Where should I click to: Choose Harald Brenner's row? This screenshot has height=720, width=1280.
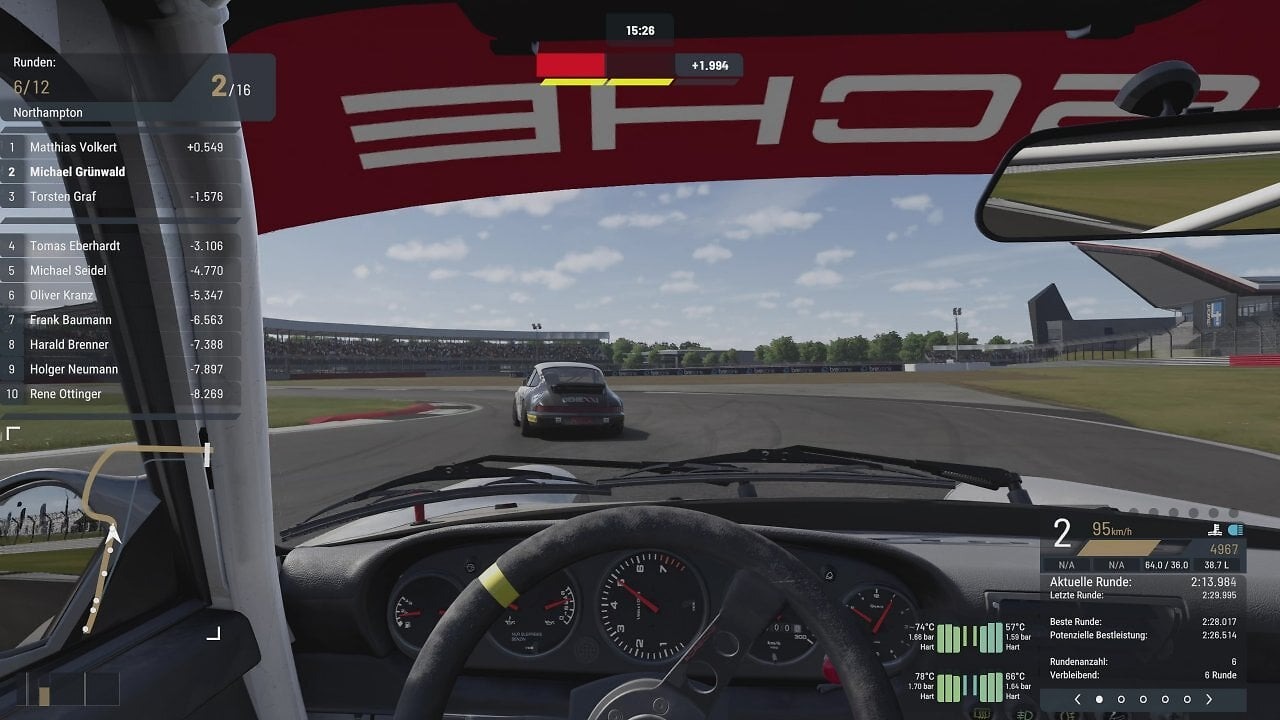[120, 345]
